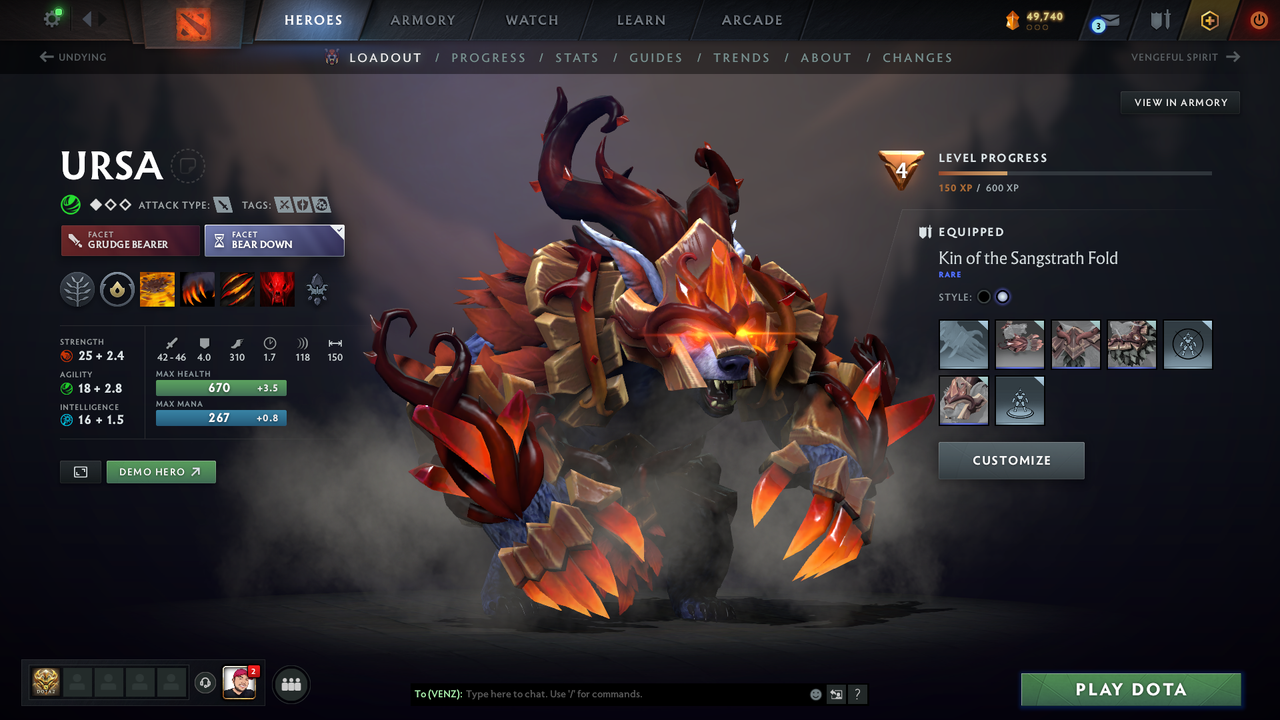Open Ursa's talent tree icon
Image resolution: width=1280 pixels, height=720 pixels.
[77, 289]
